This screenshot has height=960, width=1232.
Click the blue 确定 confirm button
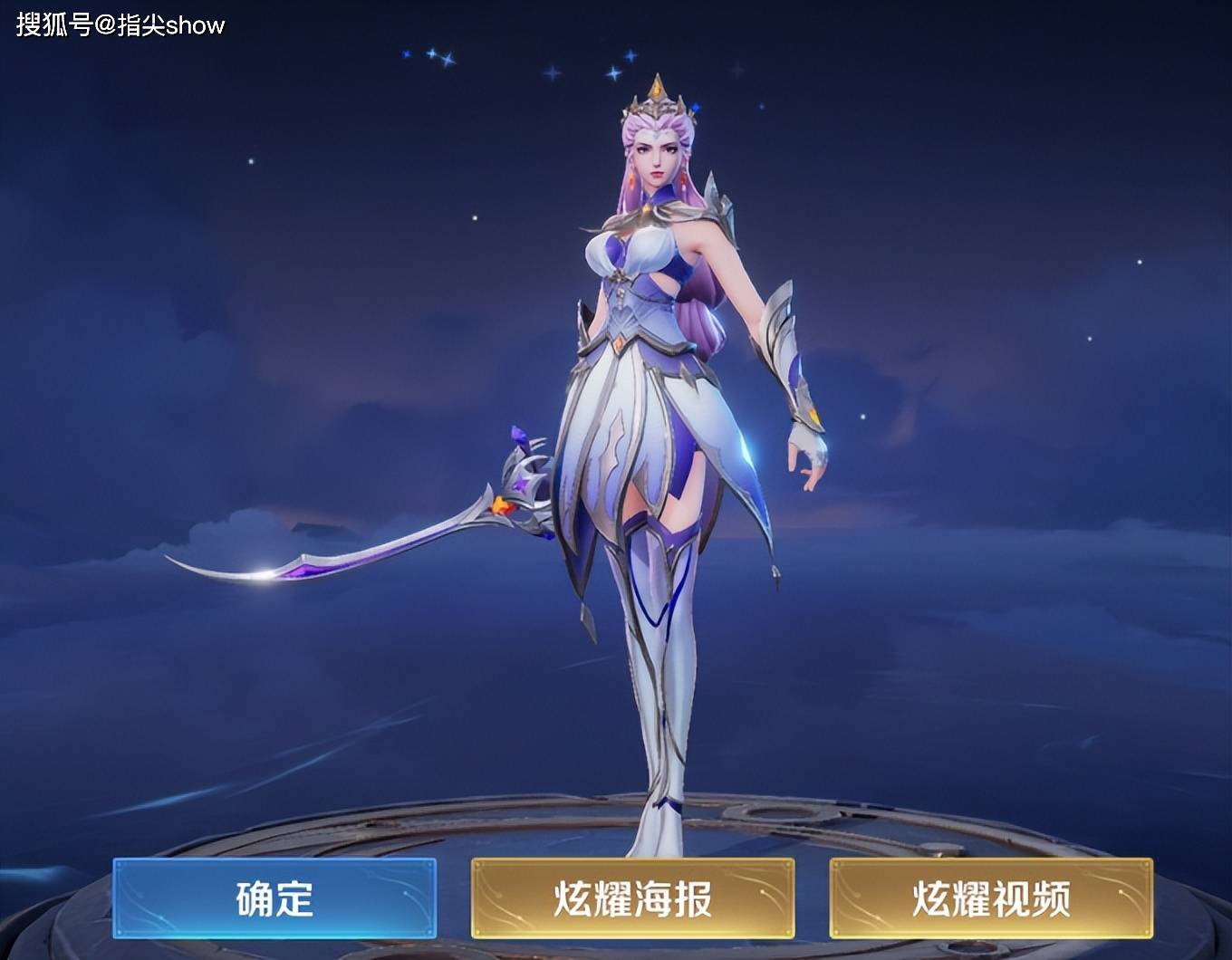[x=274, y=898]
